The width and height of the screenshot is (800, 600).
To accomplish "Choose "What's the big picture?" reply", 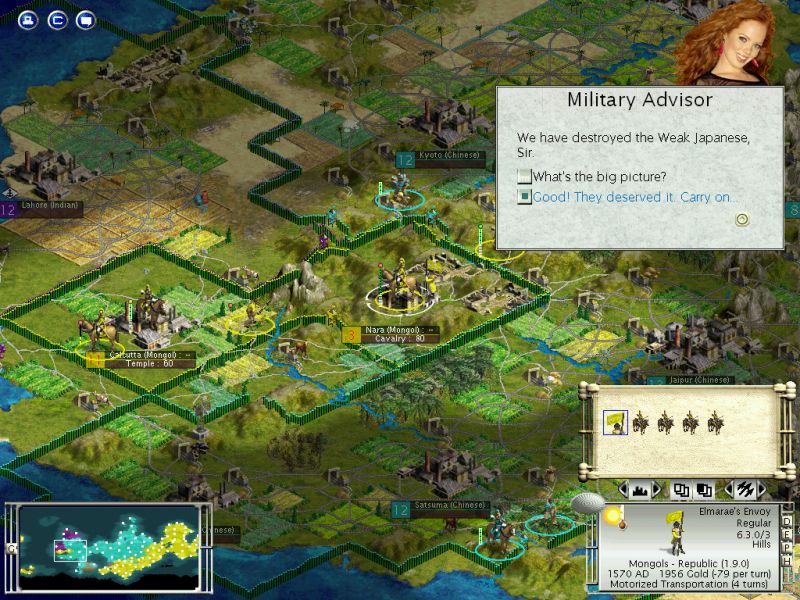I will [524, 176].
